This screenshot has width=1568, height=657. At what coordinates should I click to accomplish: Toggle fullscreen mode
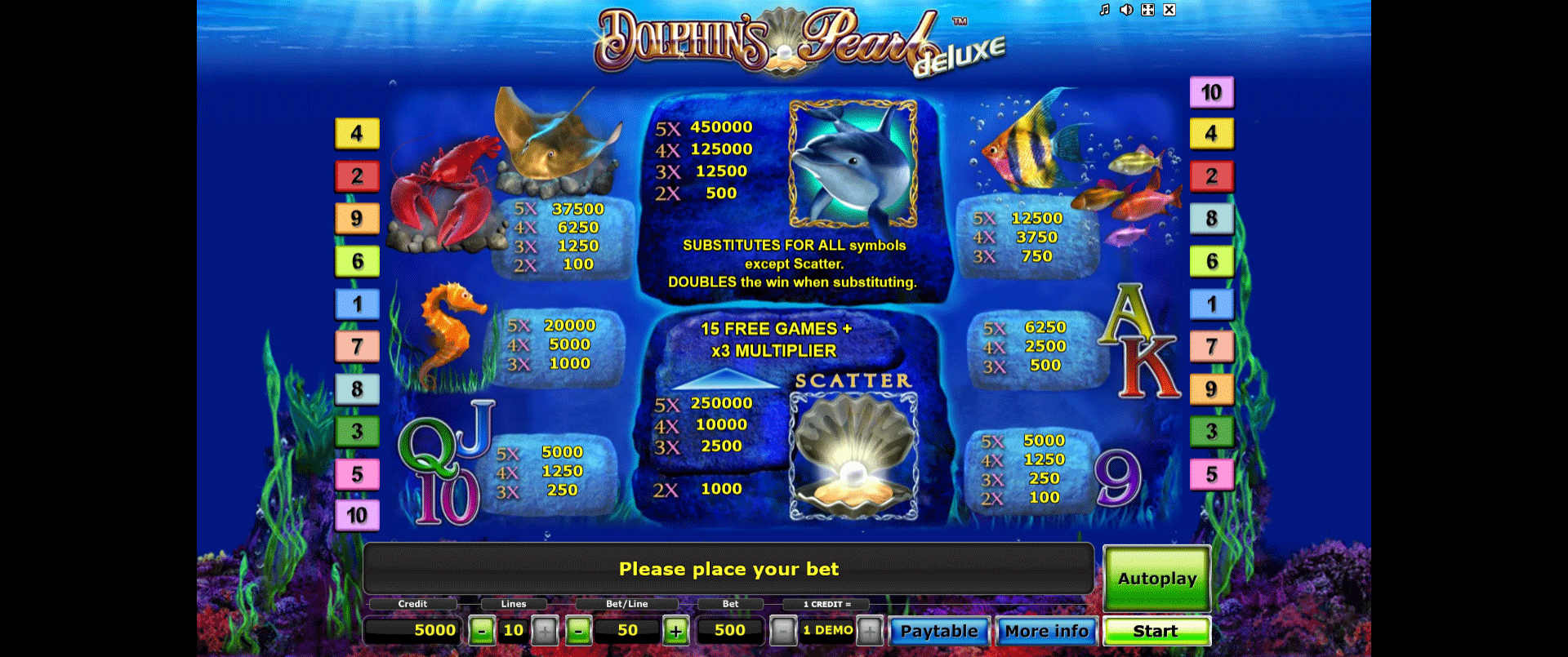tap(1148, 10)
